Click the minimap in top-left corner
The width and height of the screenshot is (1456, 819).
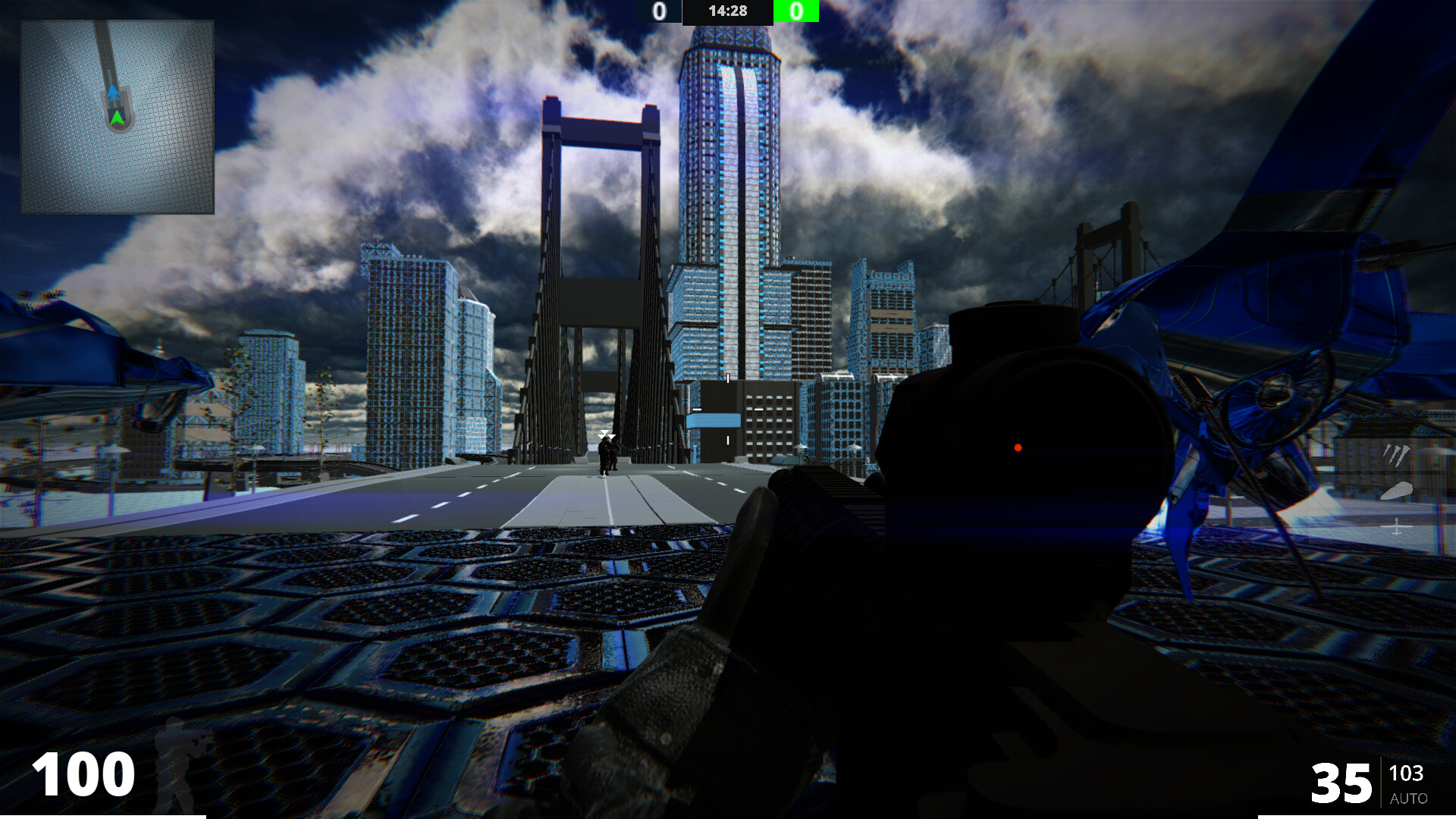click(117, 115)
